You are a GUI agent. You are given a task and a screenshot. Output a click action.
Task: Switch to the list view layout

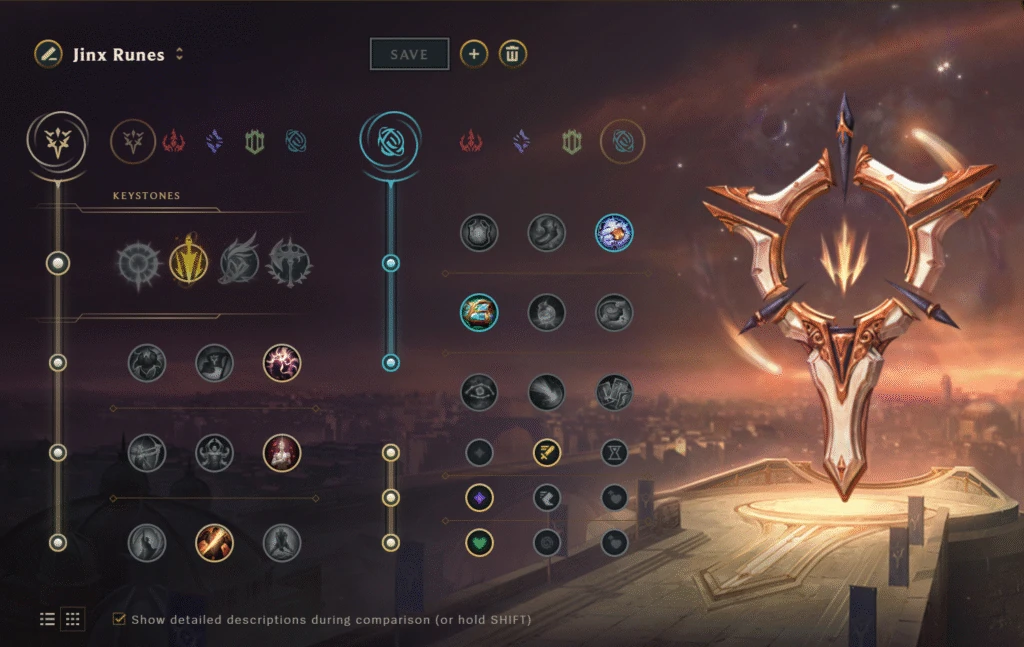47,619
